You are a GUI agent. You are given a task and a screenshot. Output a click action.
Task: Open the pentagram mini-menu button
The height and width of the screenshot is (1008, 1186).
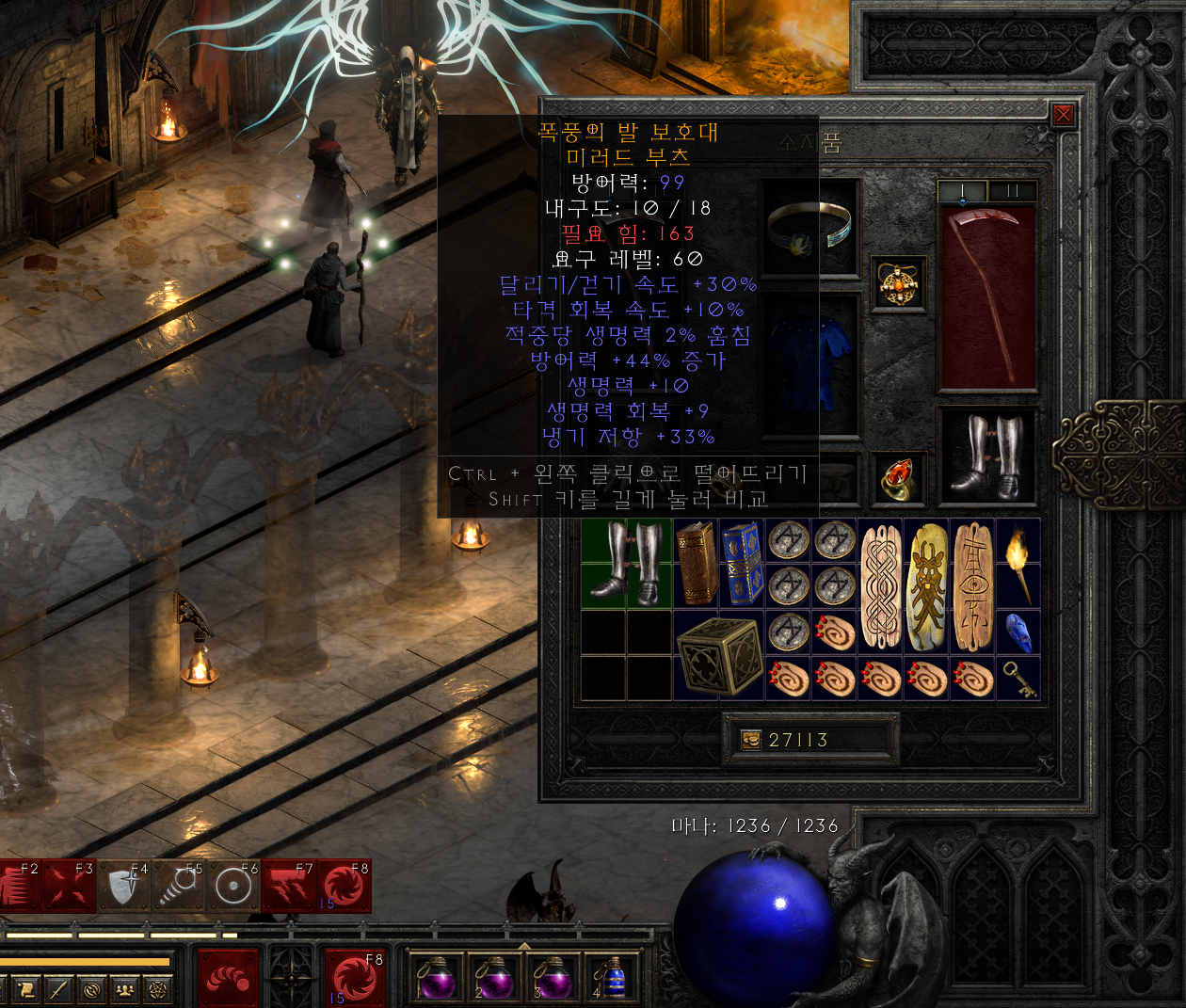coord(157,989)
